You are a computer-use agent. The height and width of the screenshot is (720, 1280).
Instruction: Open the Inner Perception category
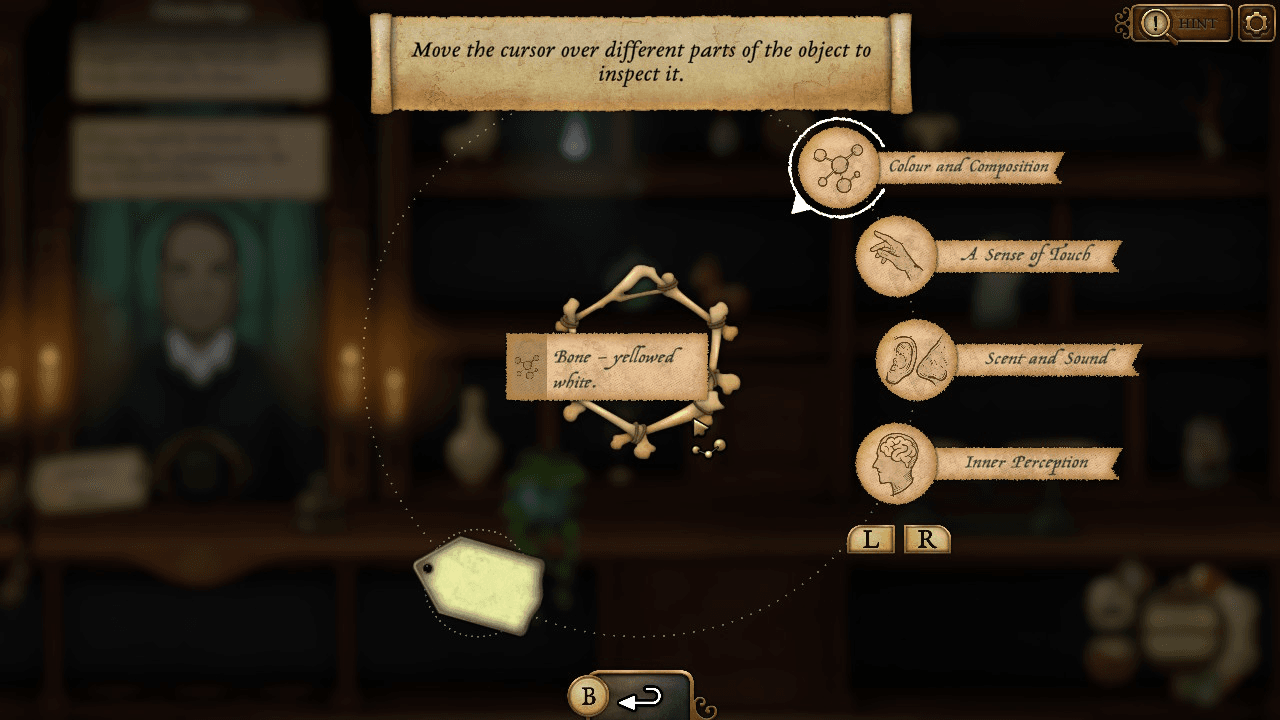click(x=896, y=463)
